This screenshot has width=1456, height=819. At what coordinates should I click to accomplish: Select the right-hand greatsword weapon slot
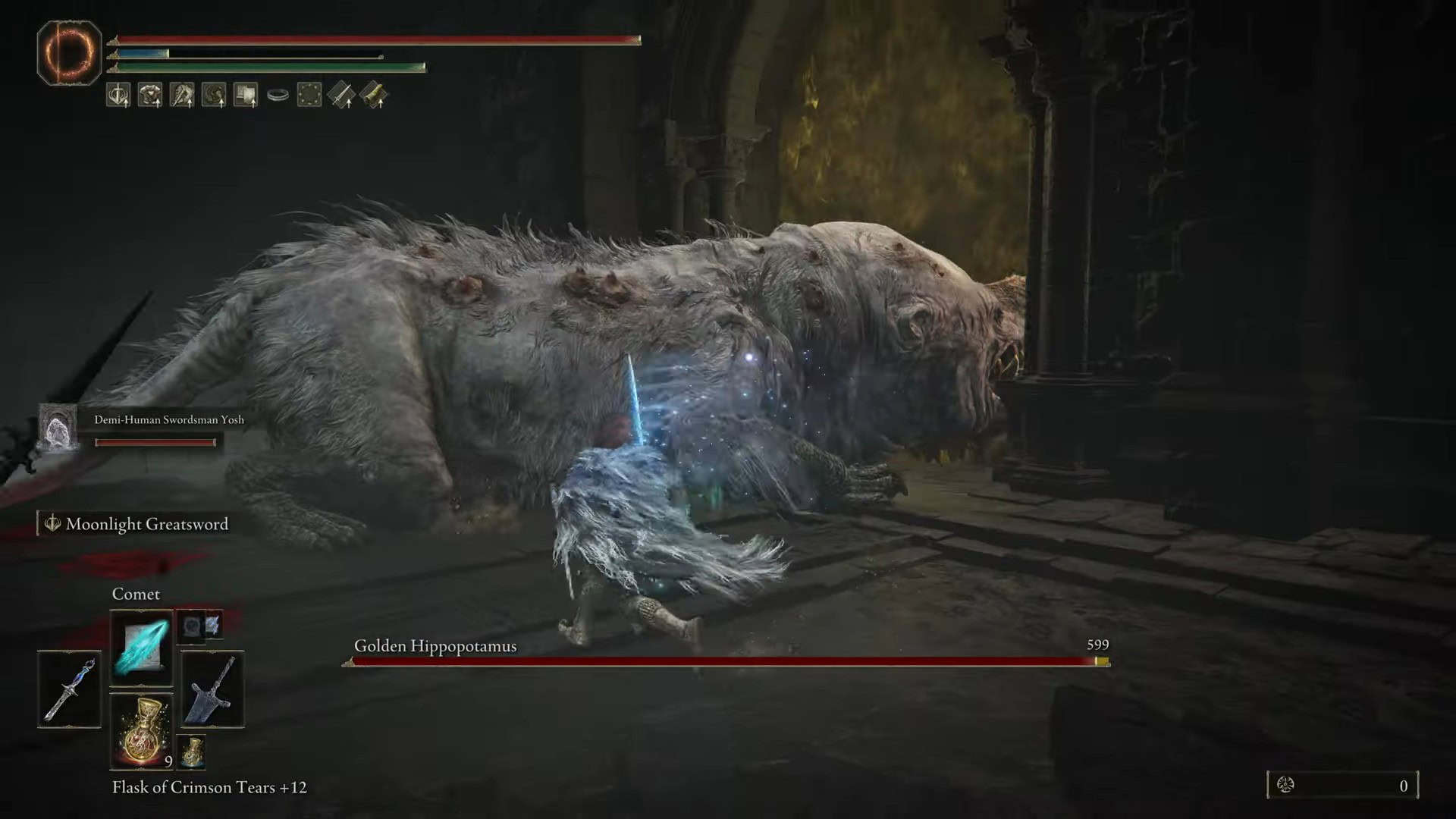pos(212,689)
